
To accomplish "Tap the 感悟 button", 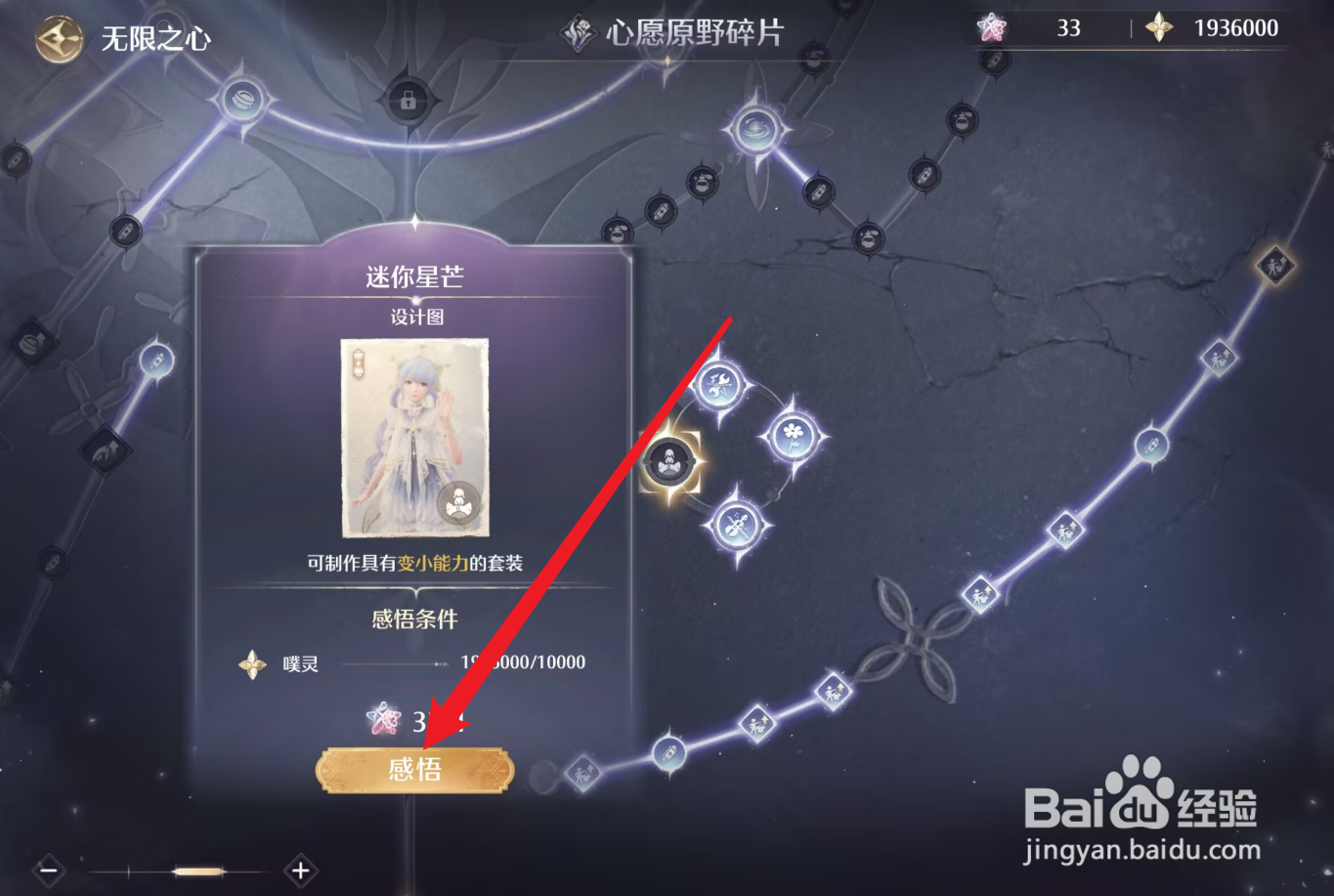I will tap(413, 769).
